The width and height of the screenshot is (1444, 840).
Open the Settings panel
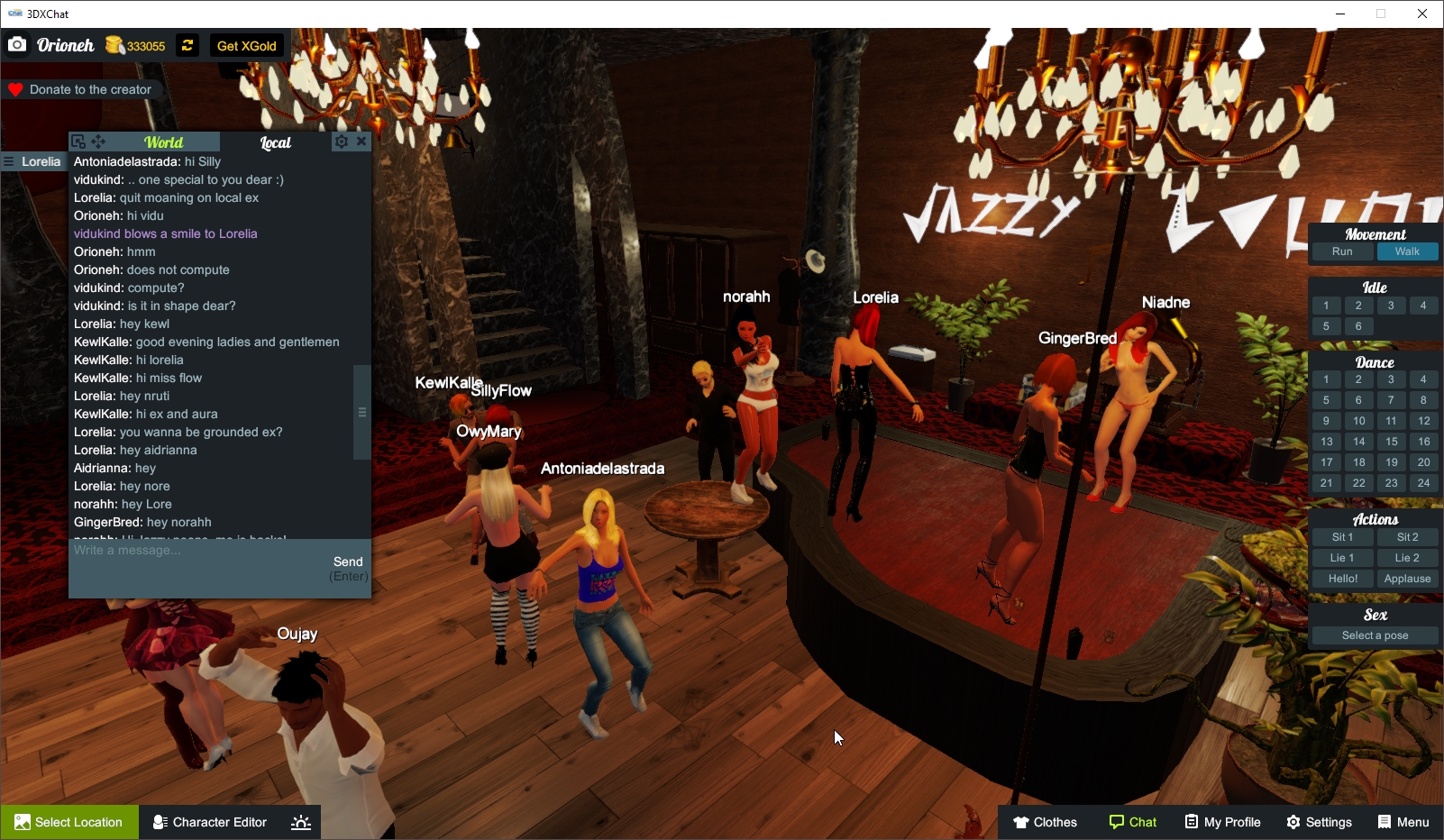[1319, 821]
